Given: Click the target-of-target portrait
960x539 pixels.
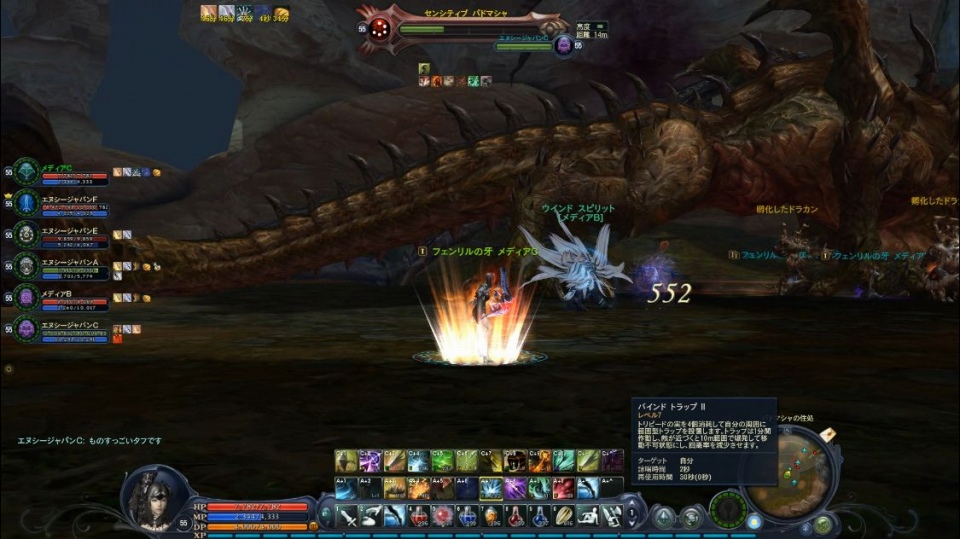Looking at the screenshot, I should pyautogui.click(x=563, y=45).
